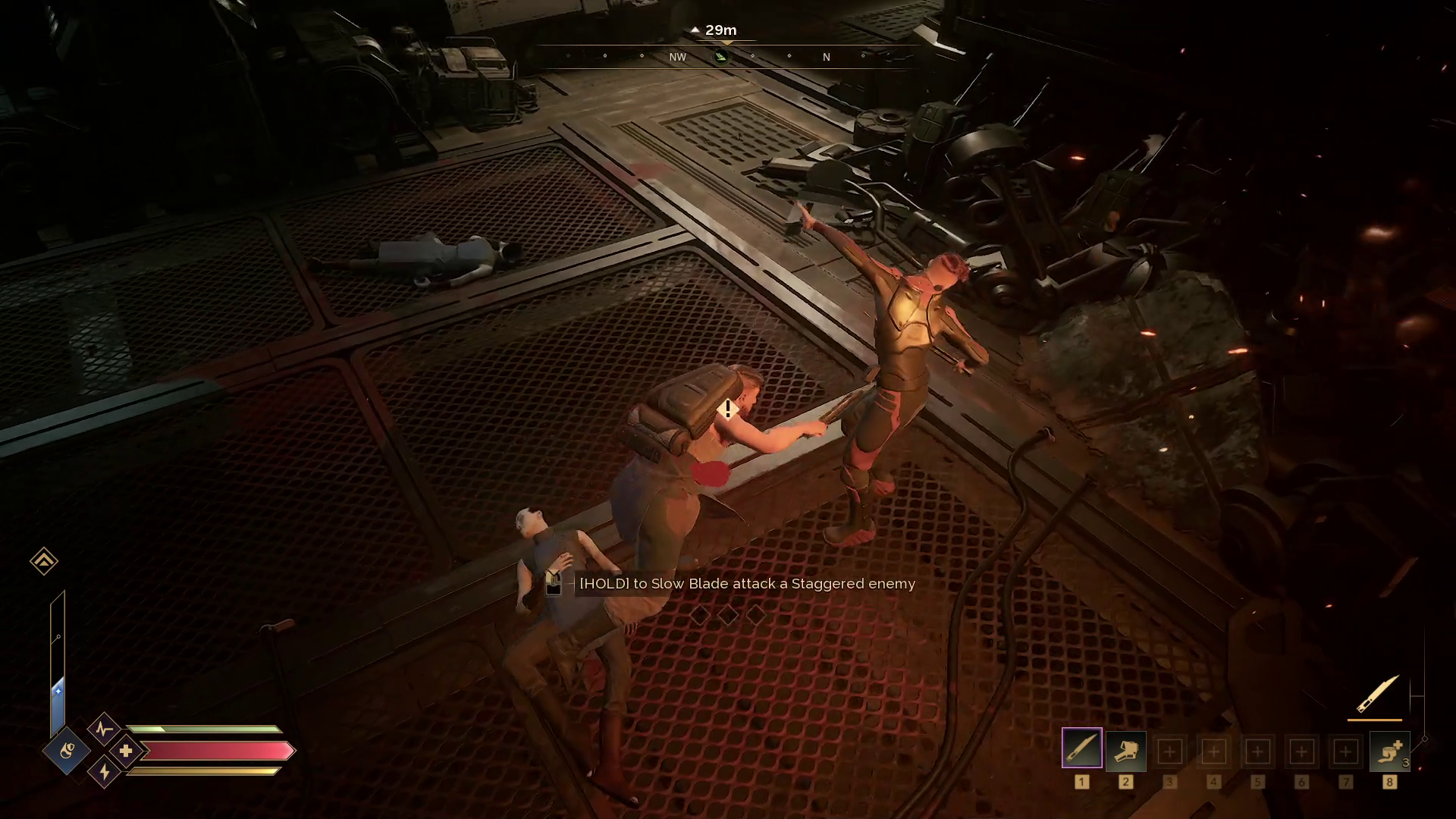Image resolution: width=1456 pixels, height=819 pixels.
Task: Select the green compass objective marker
Action: tap(721, 57)
